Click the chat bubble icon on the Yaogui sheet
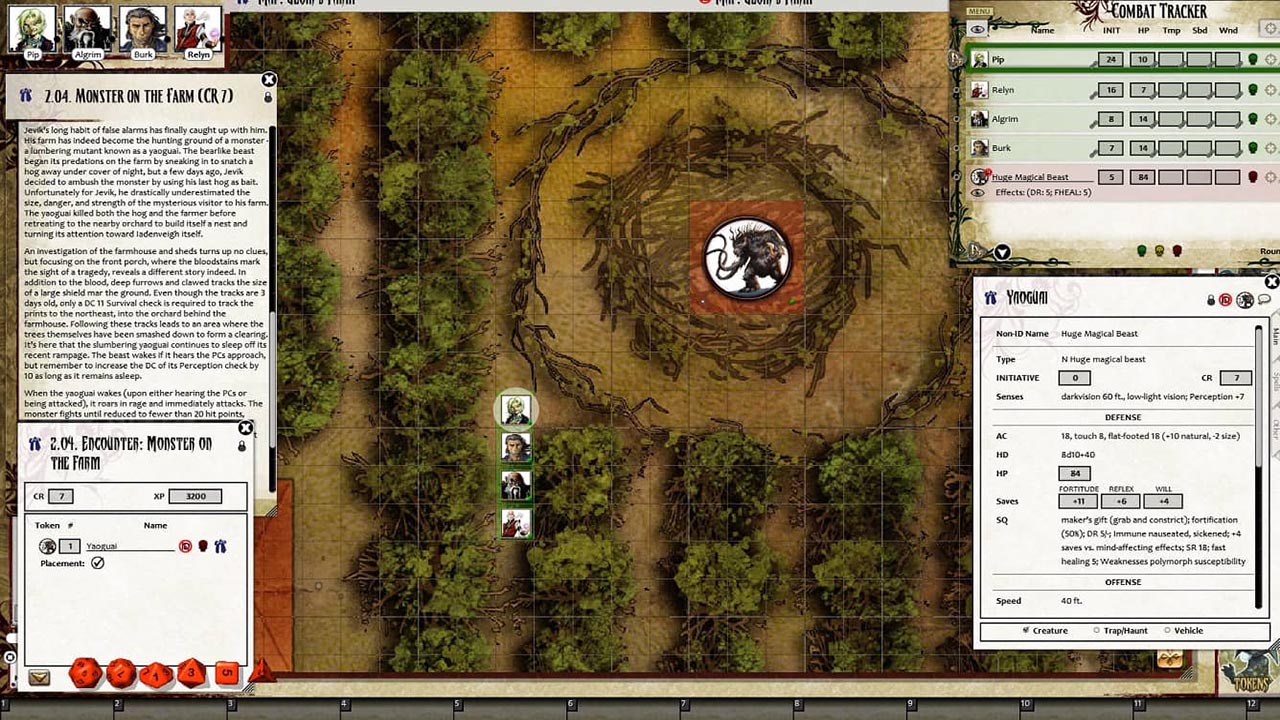 point(1265,300)
